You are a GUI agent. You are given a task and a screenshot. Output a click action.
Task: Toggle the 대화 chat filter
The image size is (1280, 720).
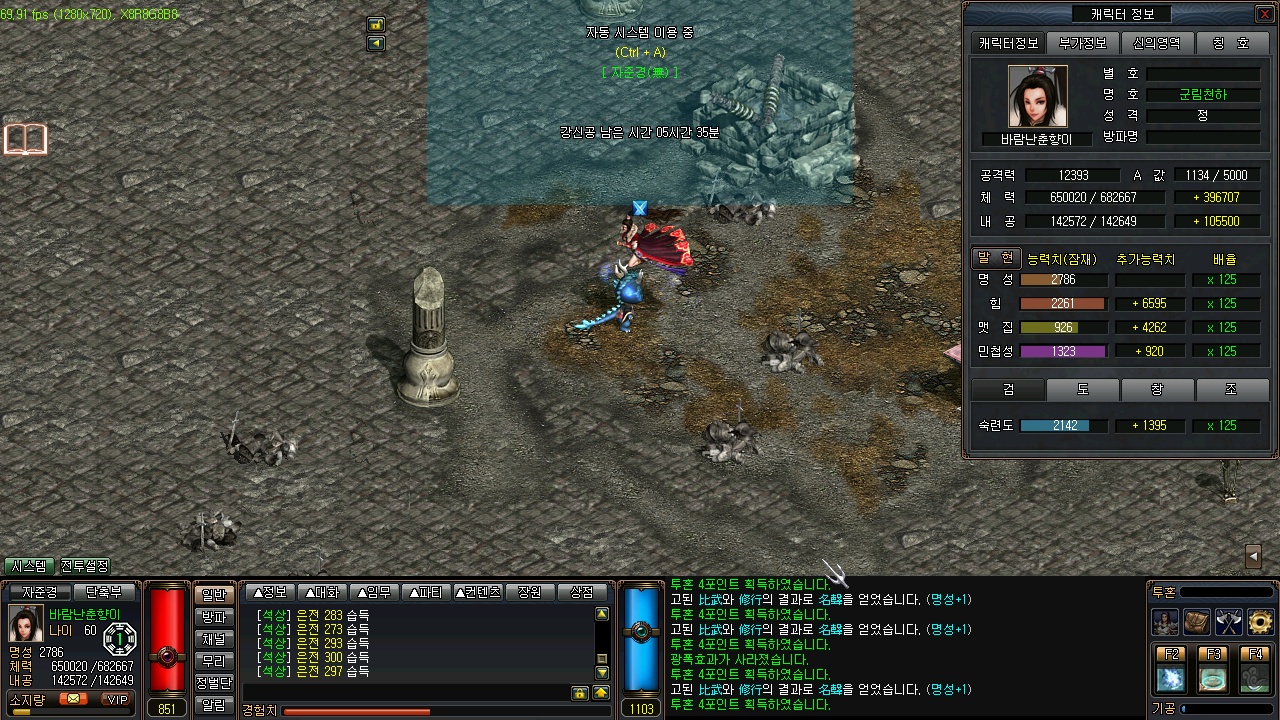(323, 592)
